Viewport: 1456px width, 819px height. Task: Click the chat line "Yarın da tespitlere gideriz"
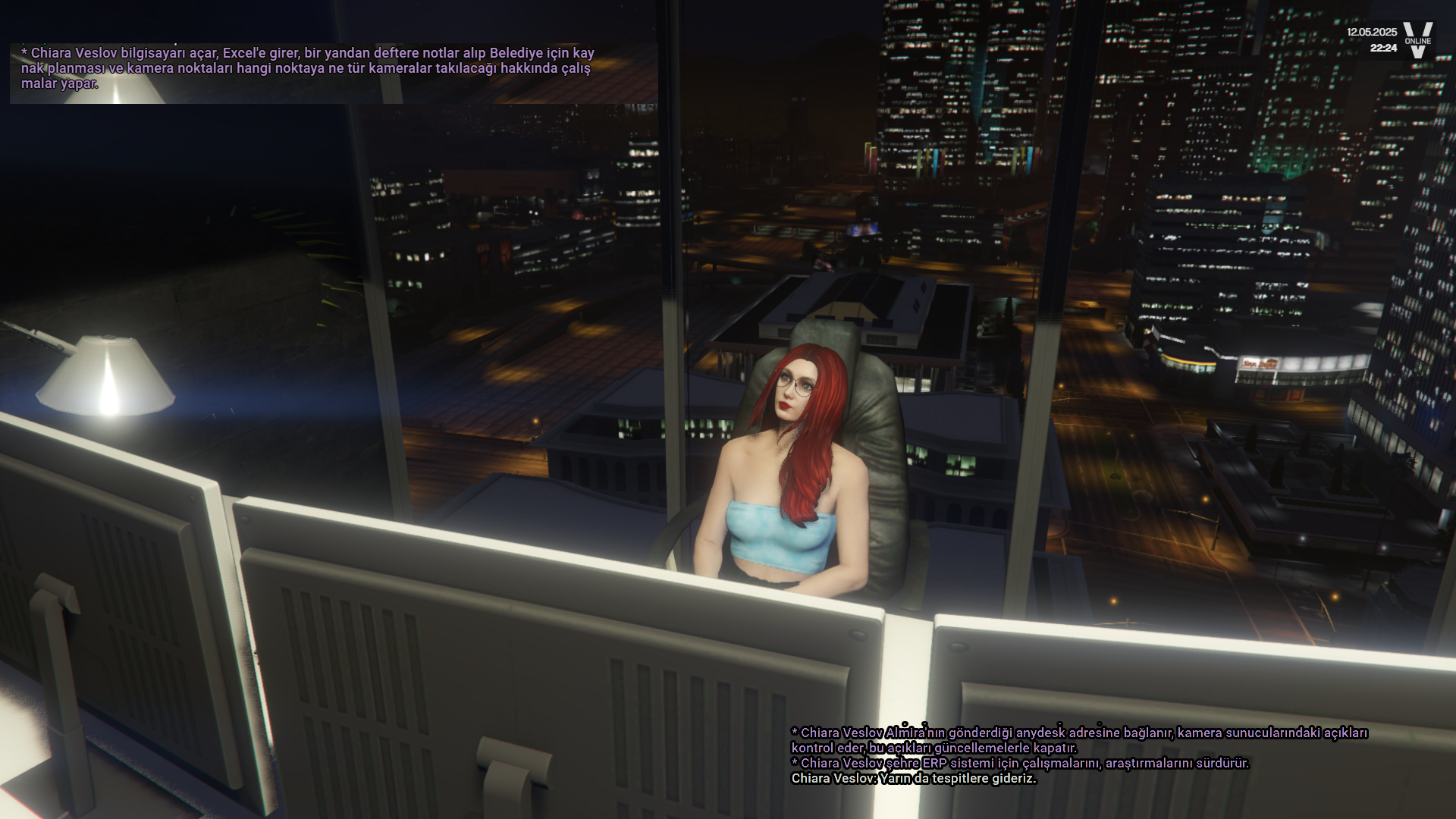913,779
